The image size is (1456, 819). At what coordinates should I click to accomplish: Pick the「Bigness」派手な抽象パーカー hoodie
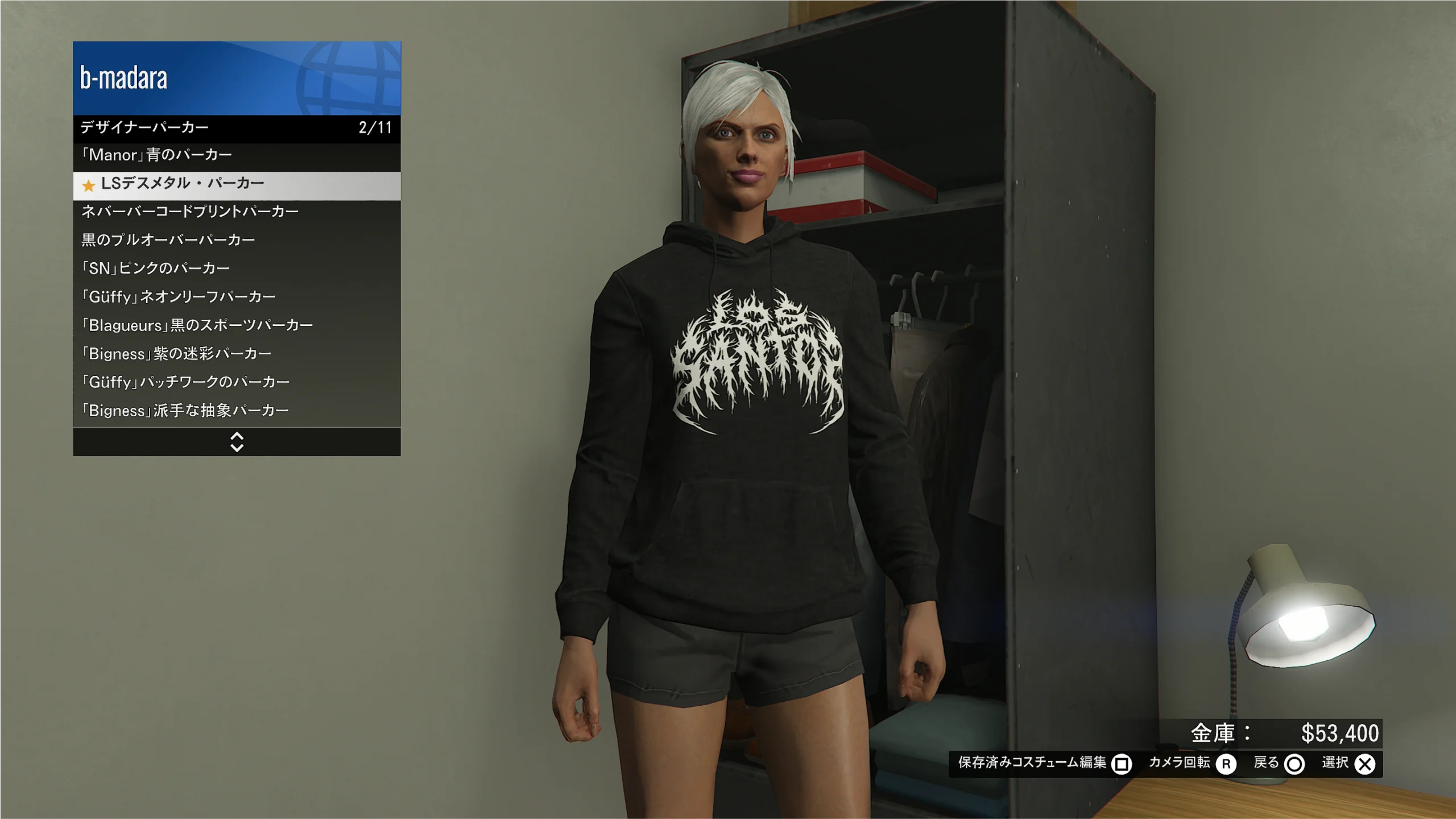point(237,411)
